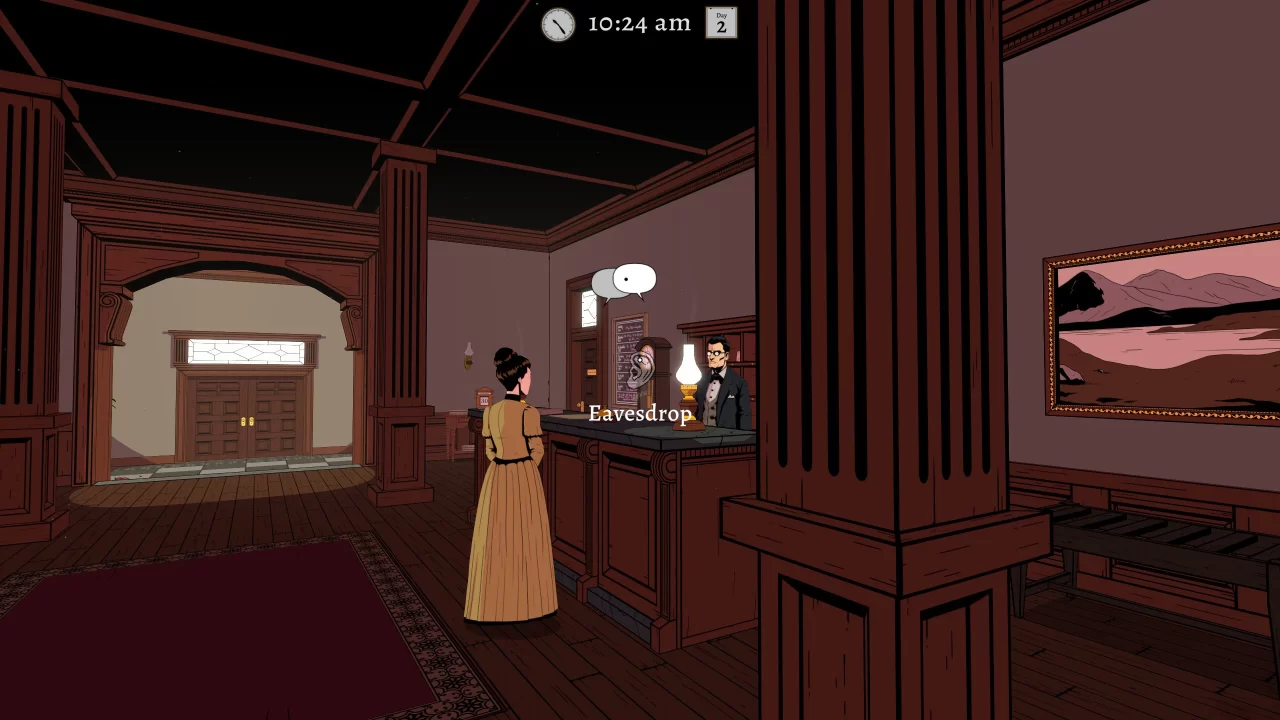Click the wall sconce light fixture
Screen dimensions: 1280x720
tap(469, 353)
